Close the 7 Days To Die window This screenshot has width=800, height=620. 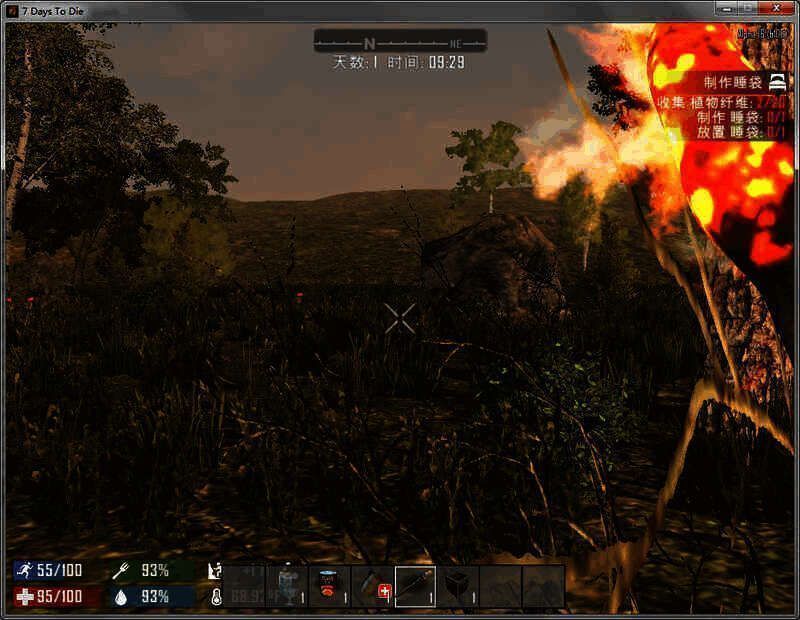[x=774, y=9]
